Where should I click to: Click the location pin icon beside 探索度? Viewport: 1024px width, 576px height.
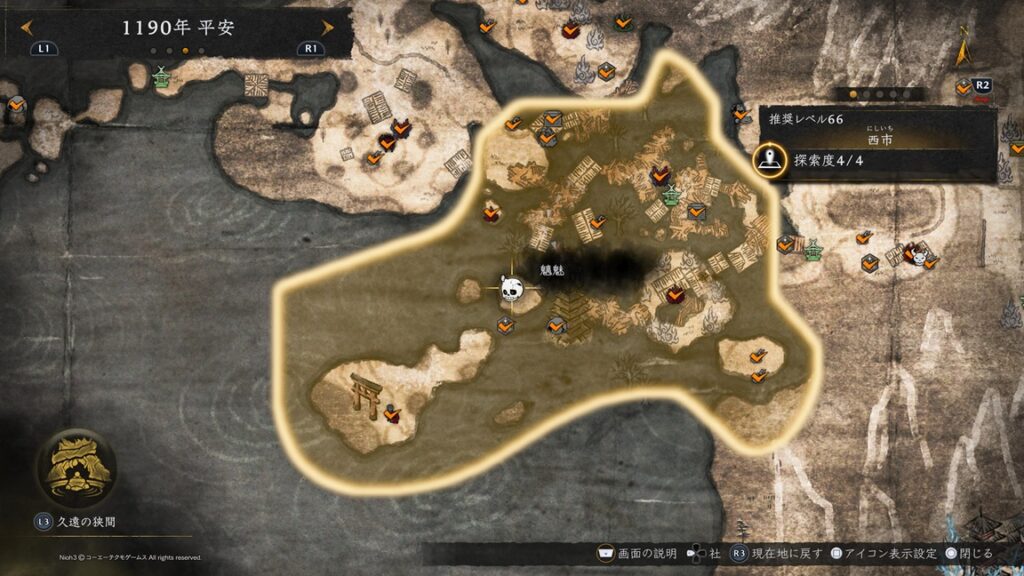(769, 160)
